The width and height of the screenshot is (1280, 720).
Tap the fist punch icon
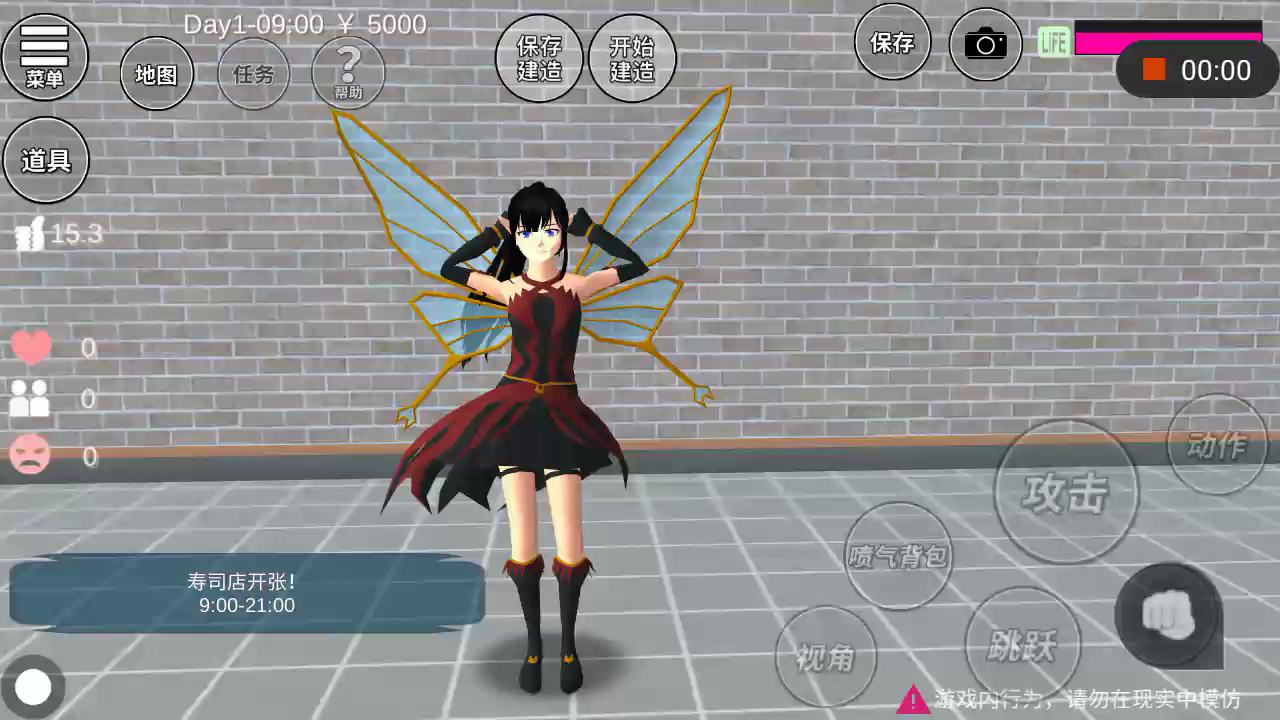[x=1168, y=615]
